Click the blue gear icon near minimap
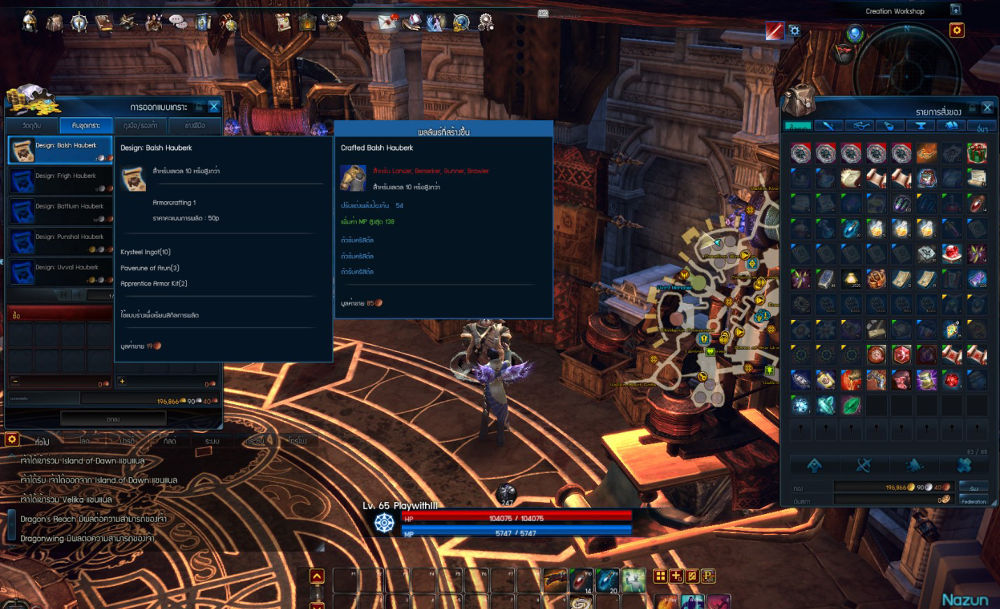Viewport: 1000px width, 609px height. (x=795, y=31)
